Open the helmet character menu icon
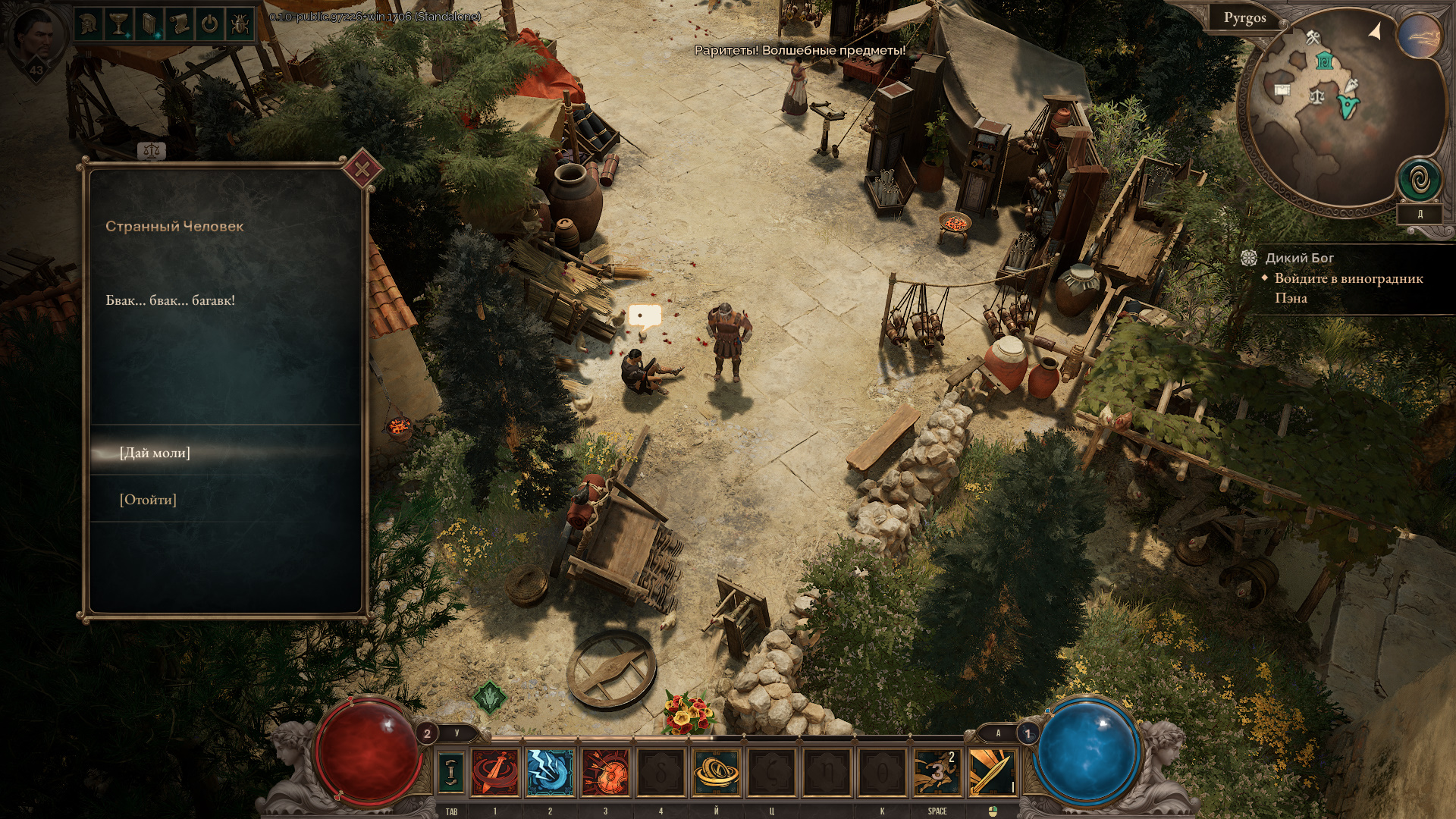1456x819 pixels. click(x=90, y=24)
